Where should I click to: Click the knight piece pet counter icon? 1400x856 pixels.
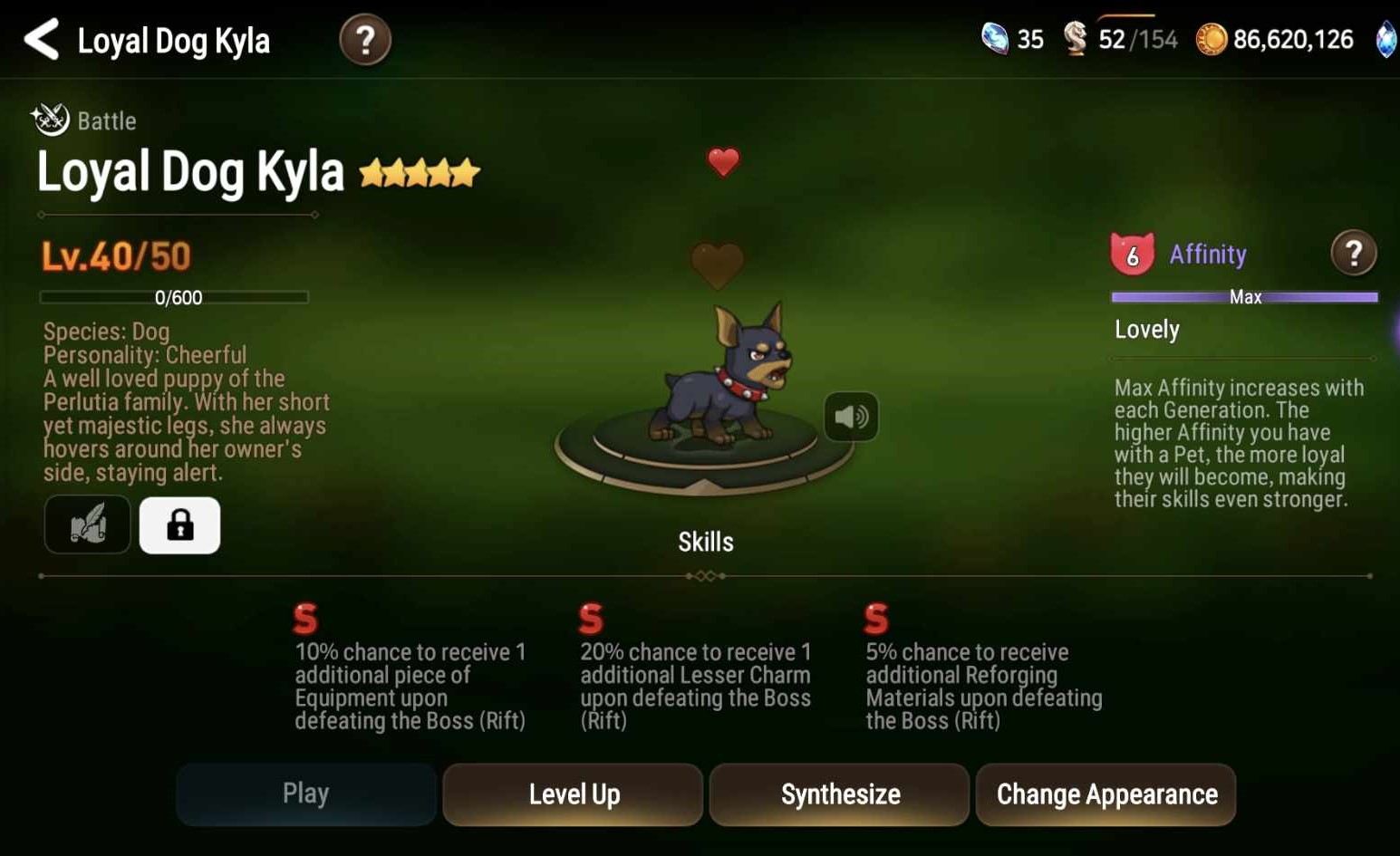click(x=1077, y=39)
